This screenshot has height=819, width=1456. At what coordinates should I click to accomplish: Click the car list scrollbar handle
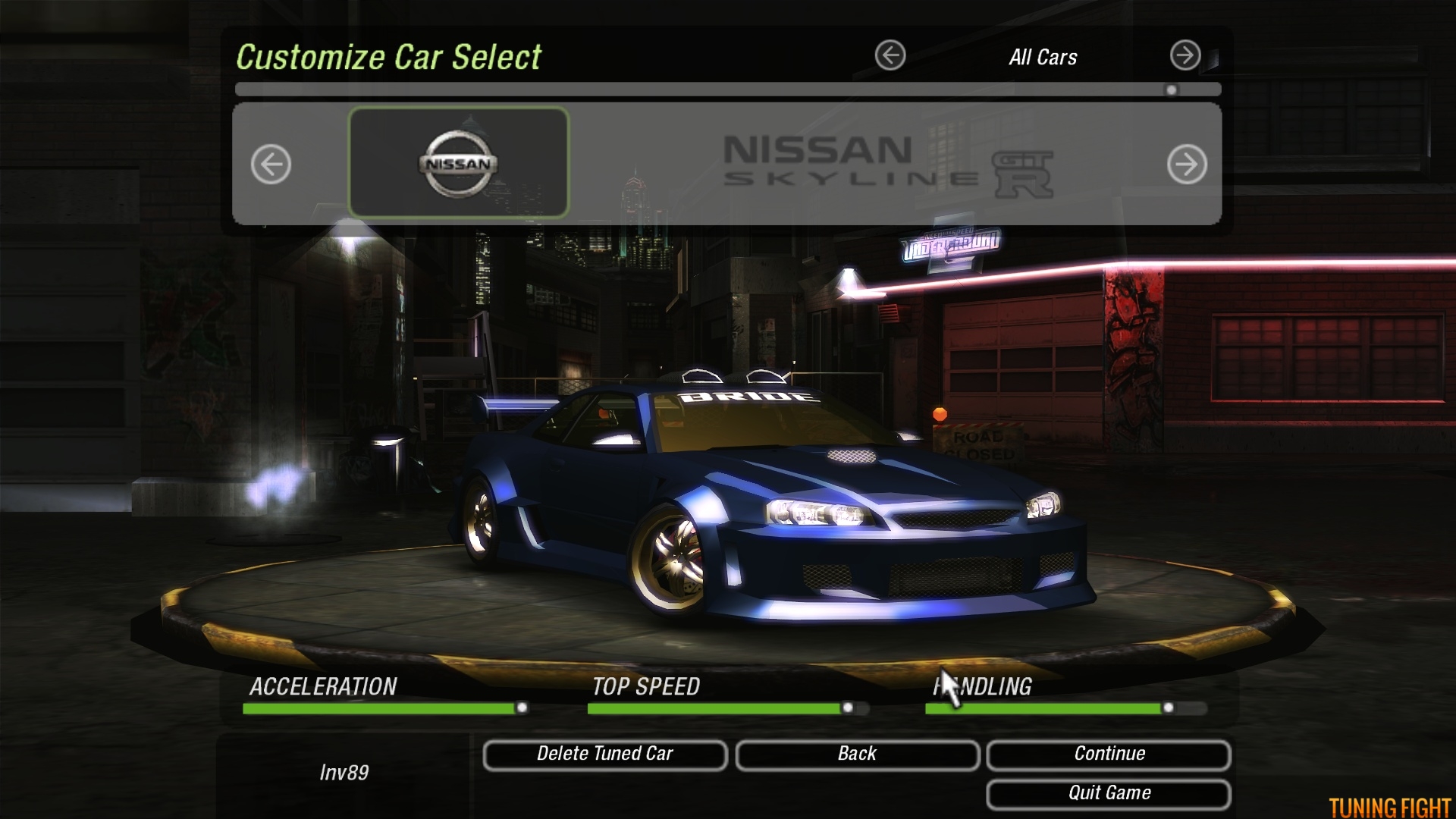coord(1172,90)
